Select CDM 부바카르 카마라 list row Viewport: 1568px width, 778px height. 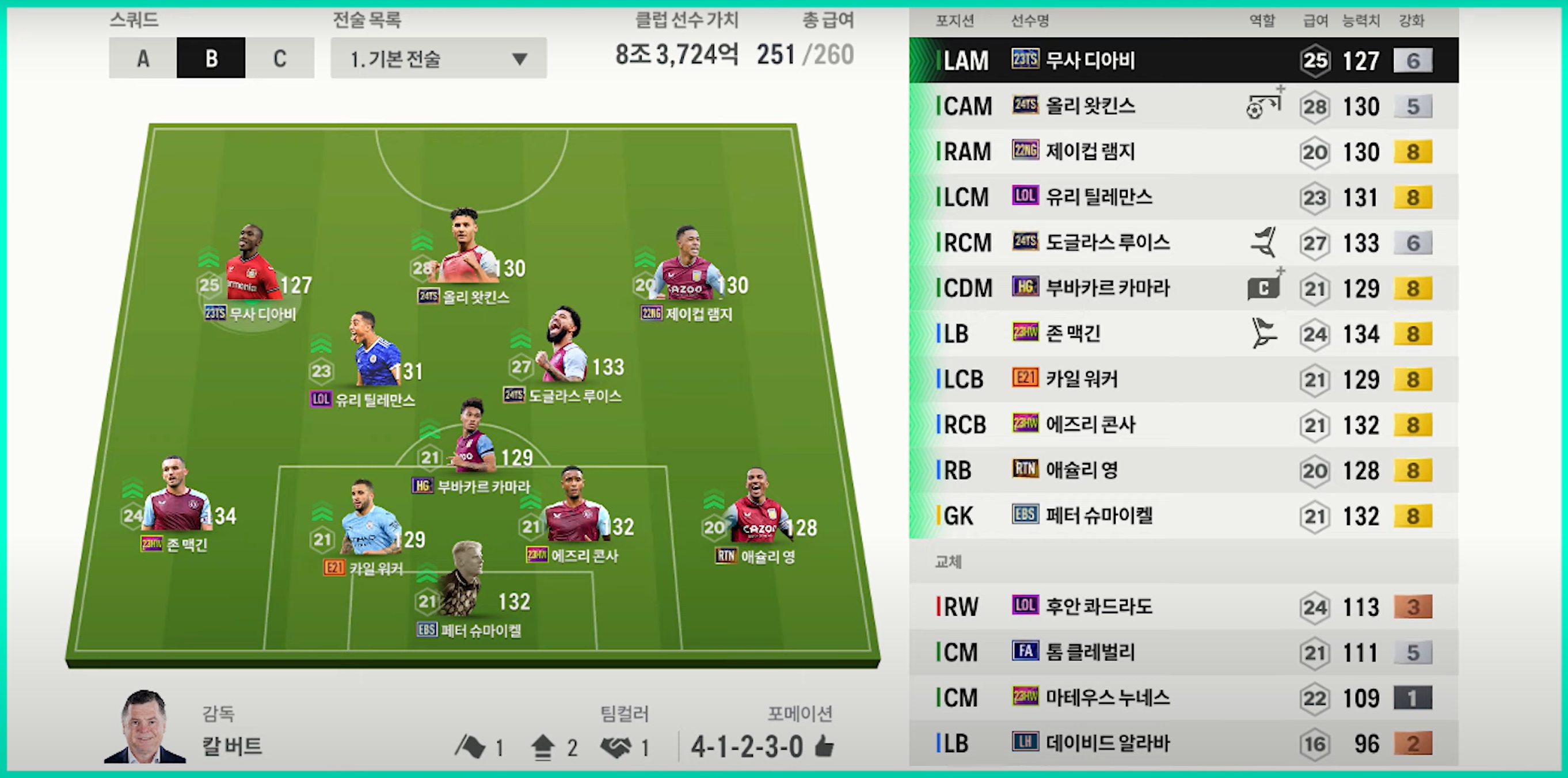(1183, 288)
